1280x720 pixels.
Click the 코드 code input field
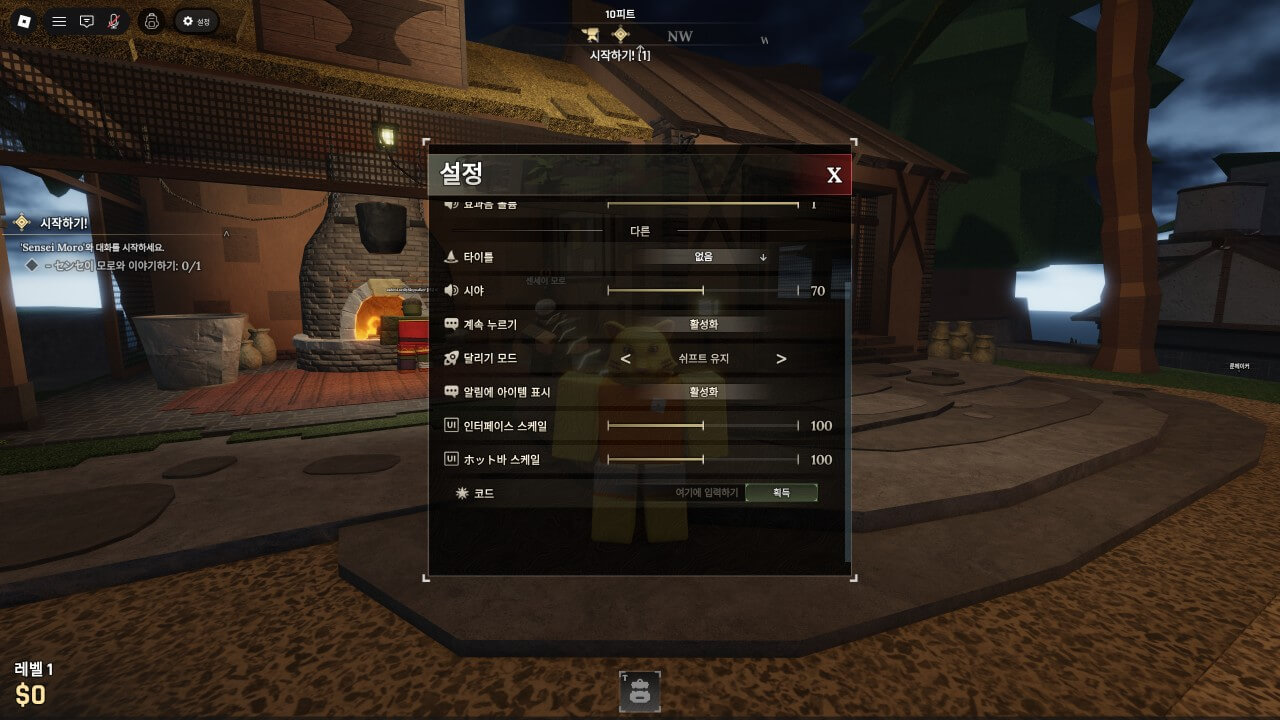point(706,493)
